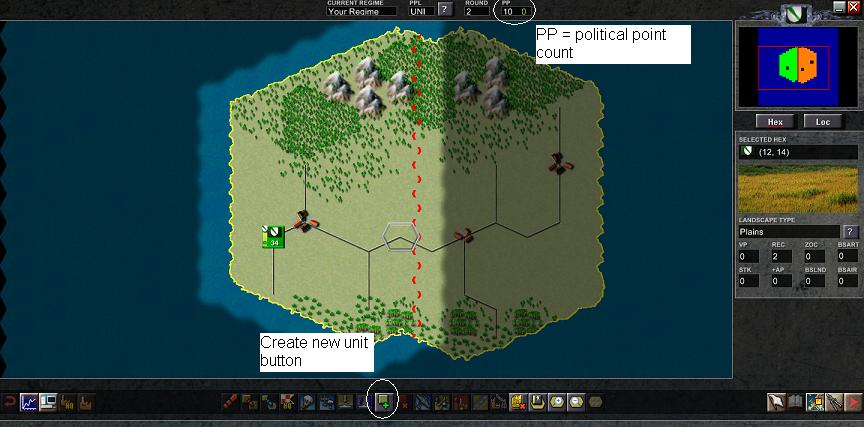Image resolution: width=864 pixels, height=427 pixels.
Task: Open the open-book toolbar button
Action: (x=794, y=402)
